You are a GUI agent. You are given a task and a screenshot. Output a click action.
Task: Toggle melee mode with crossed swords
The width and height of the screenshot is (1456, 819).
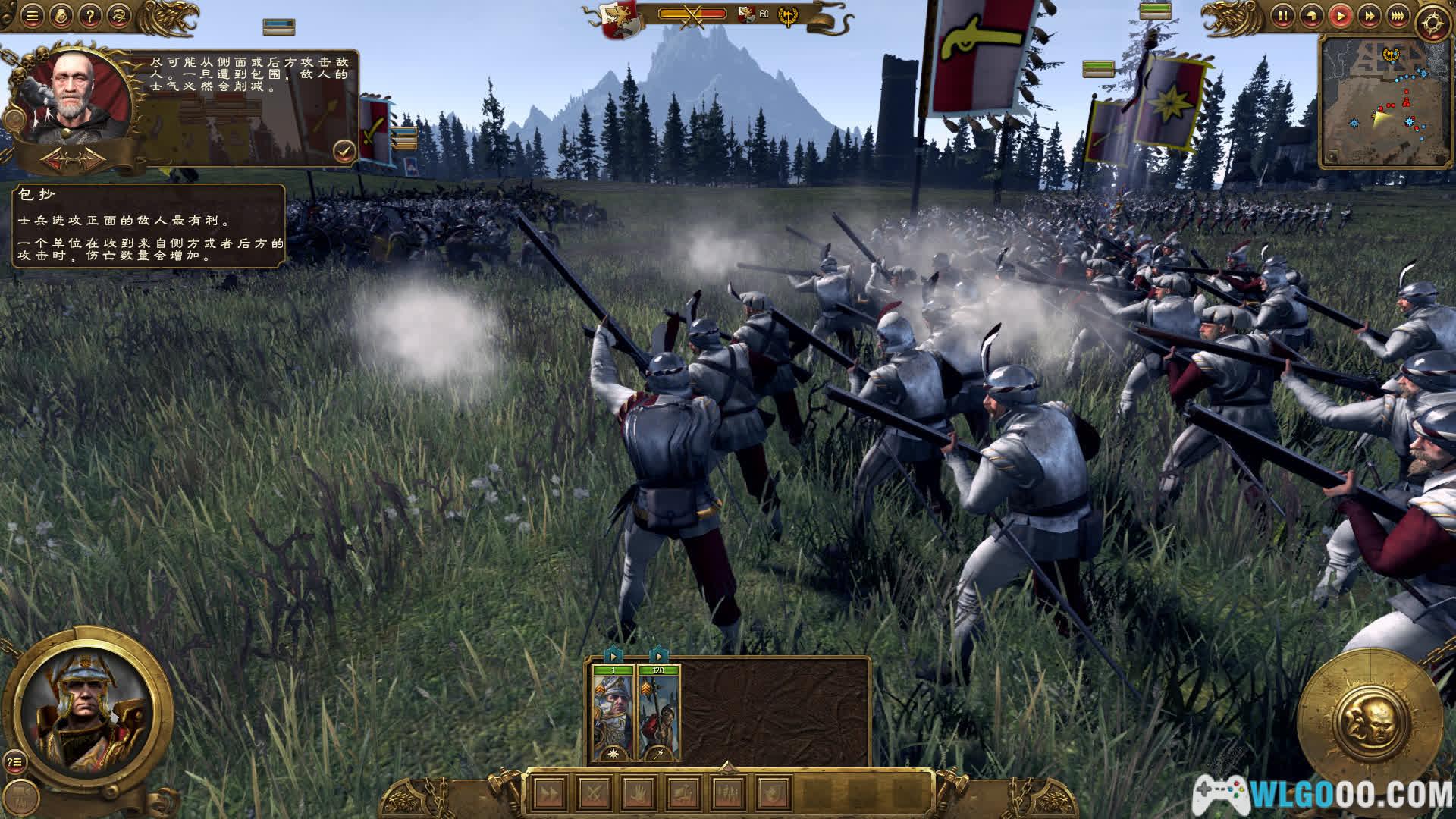593,794
